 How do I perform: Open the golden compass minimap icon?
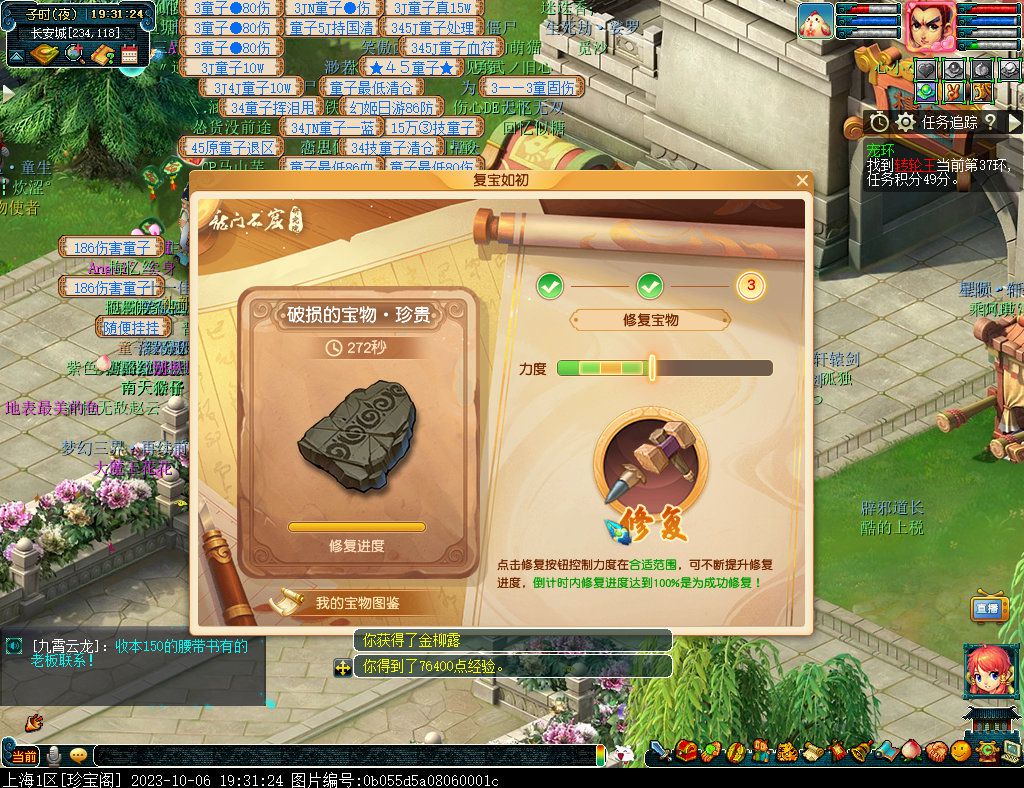pyautogui.click(x=44, y=54)
